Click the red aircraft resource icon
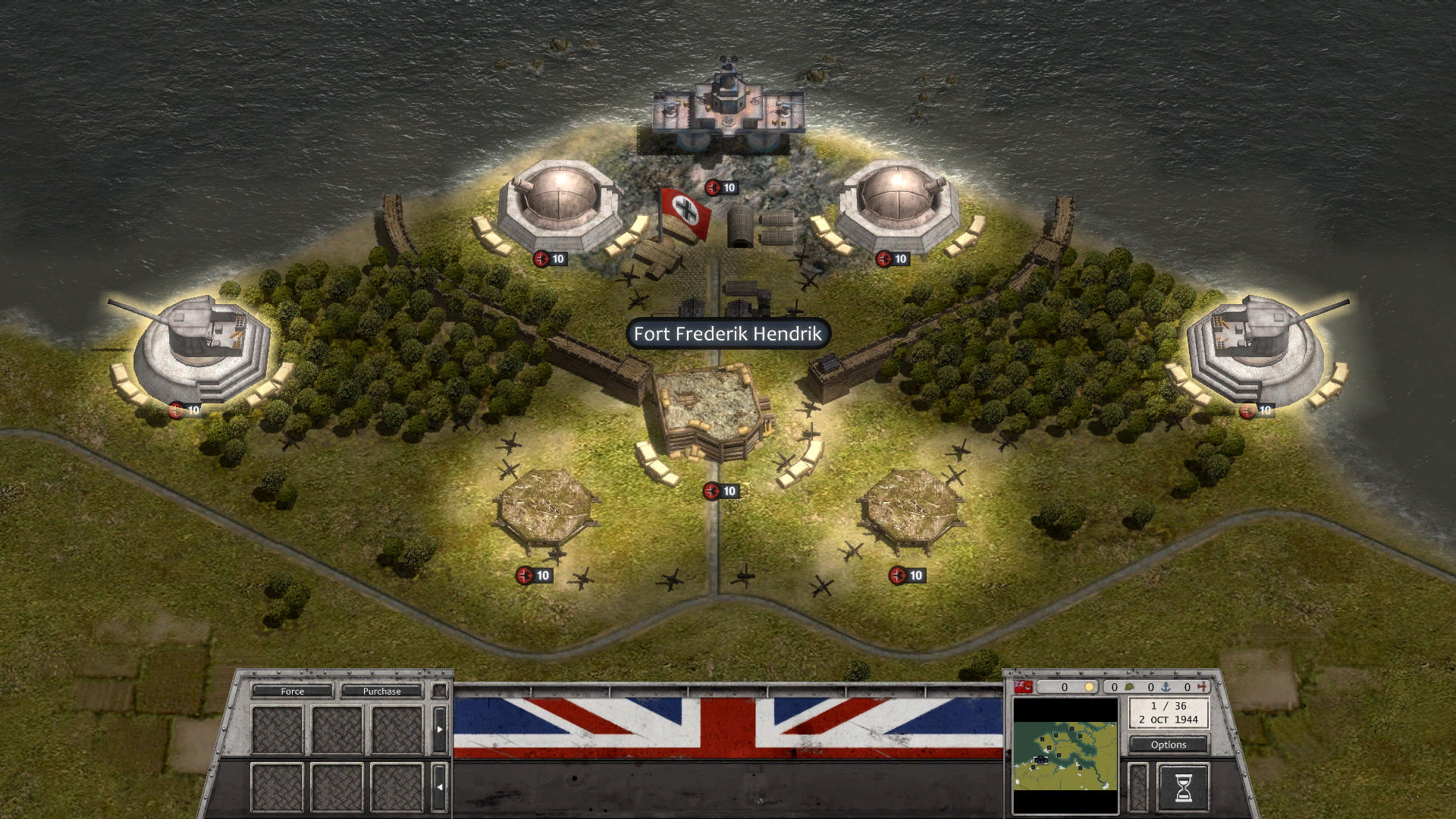Viewport: 1456px width, 819px height. 1204,688
